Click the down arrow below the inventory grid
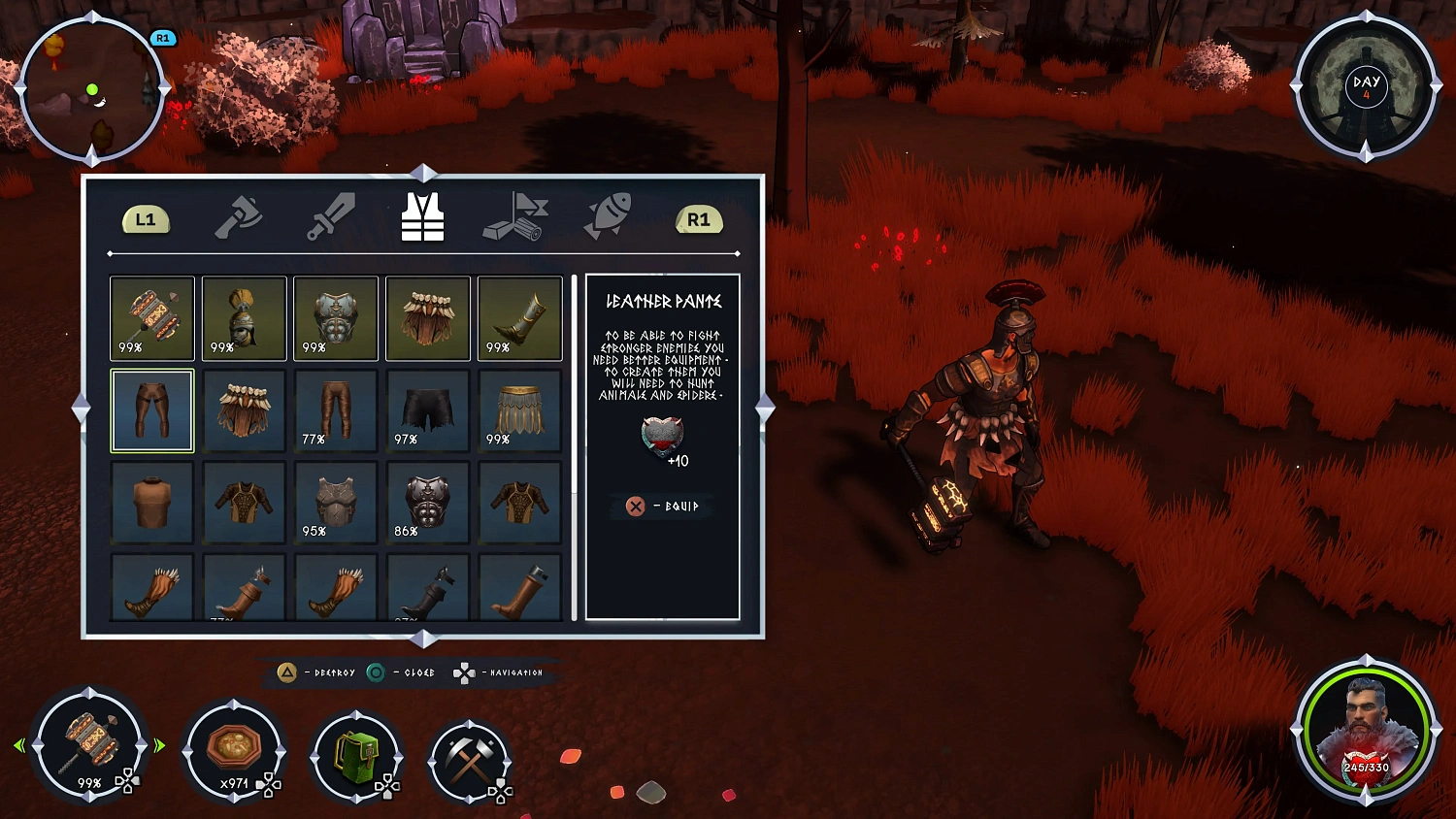 click(424, 639)
